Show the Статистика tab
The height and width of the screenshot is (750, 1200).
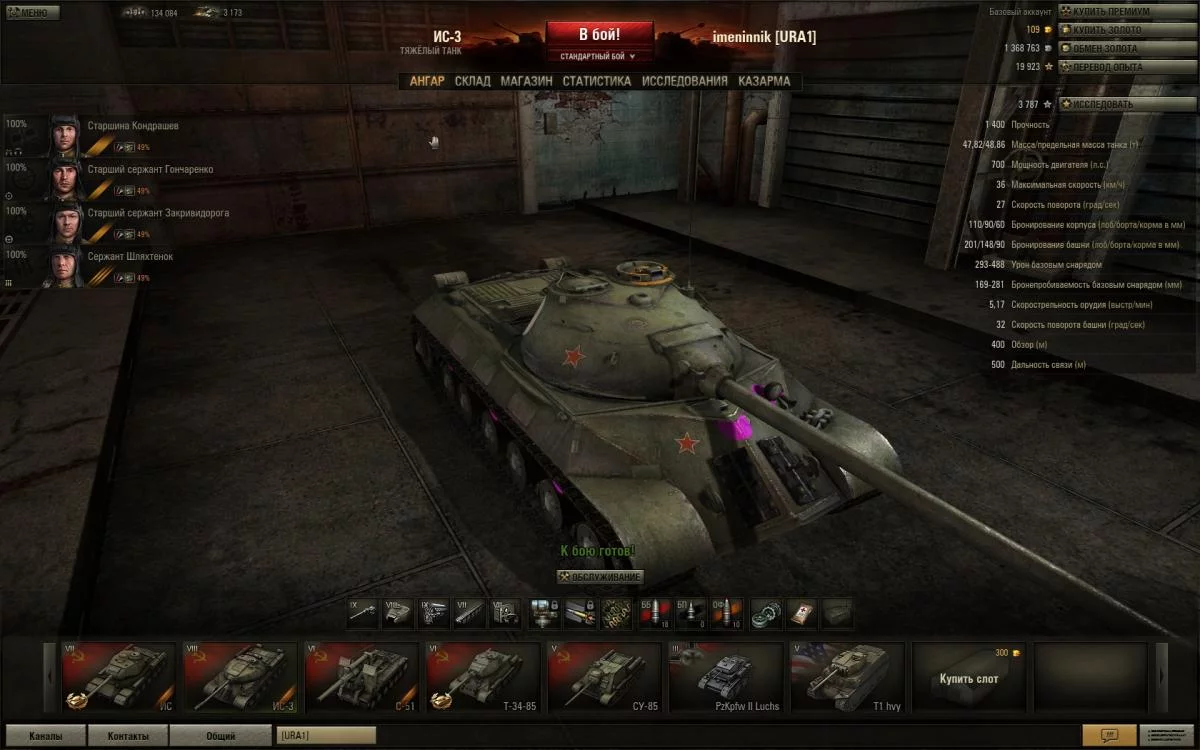(x=596, y=81)
